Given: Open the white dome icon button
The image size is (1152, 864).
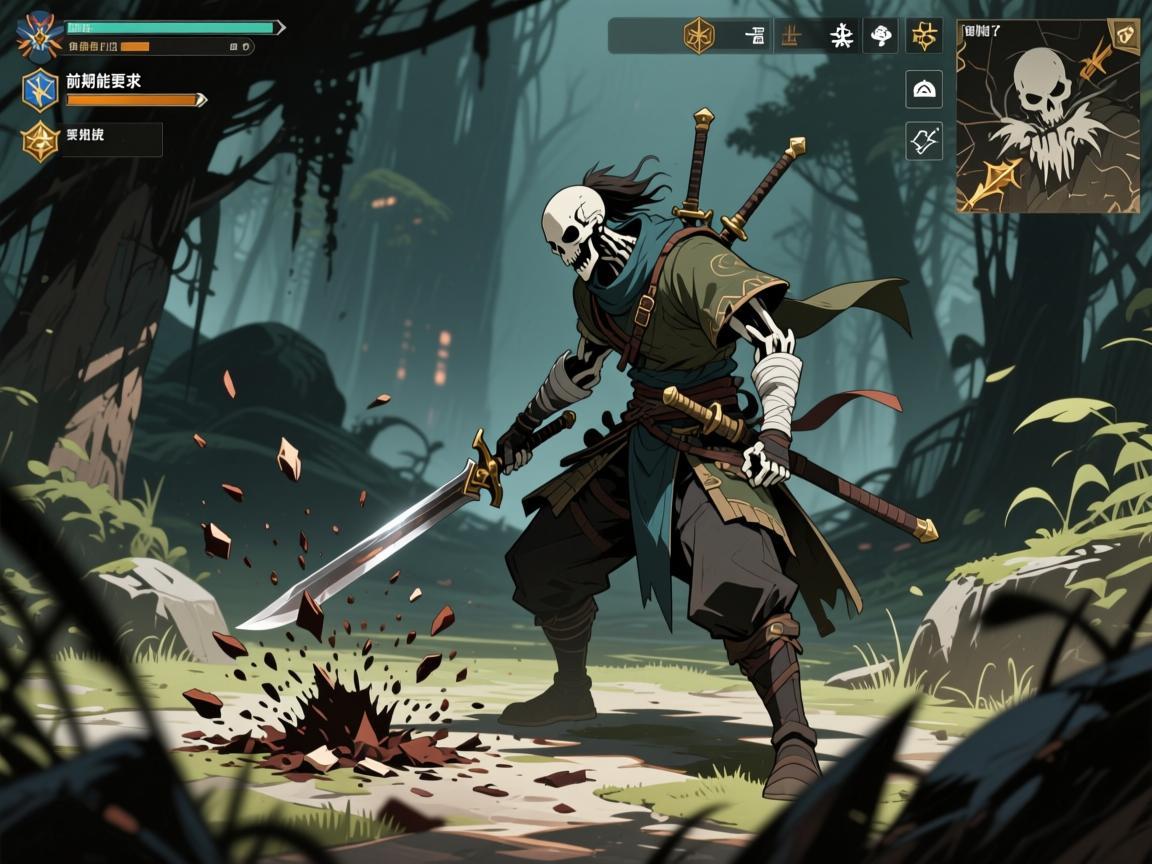Looking at the screenshot, I should (924, 89).
